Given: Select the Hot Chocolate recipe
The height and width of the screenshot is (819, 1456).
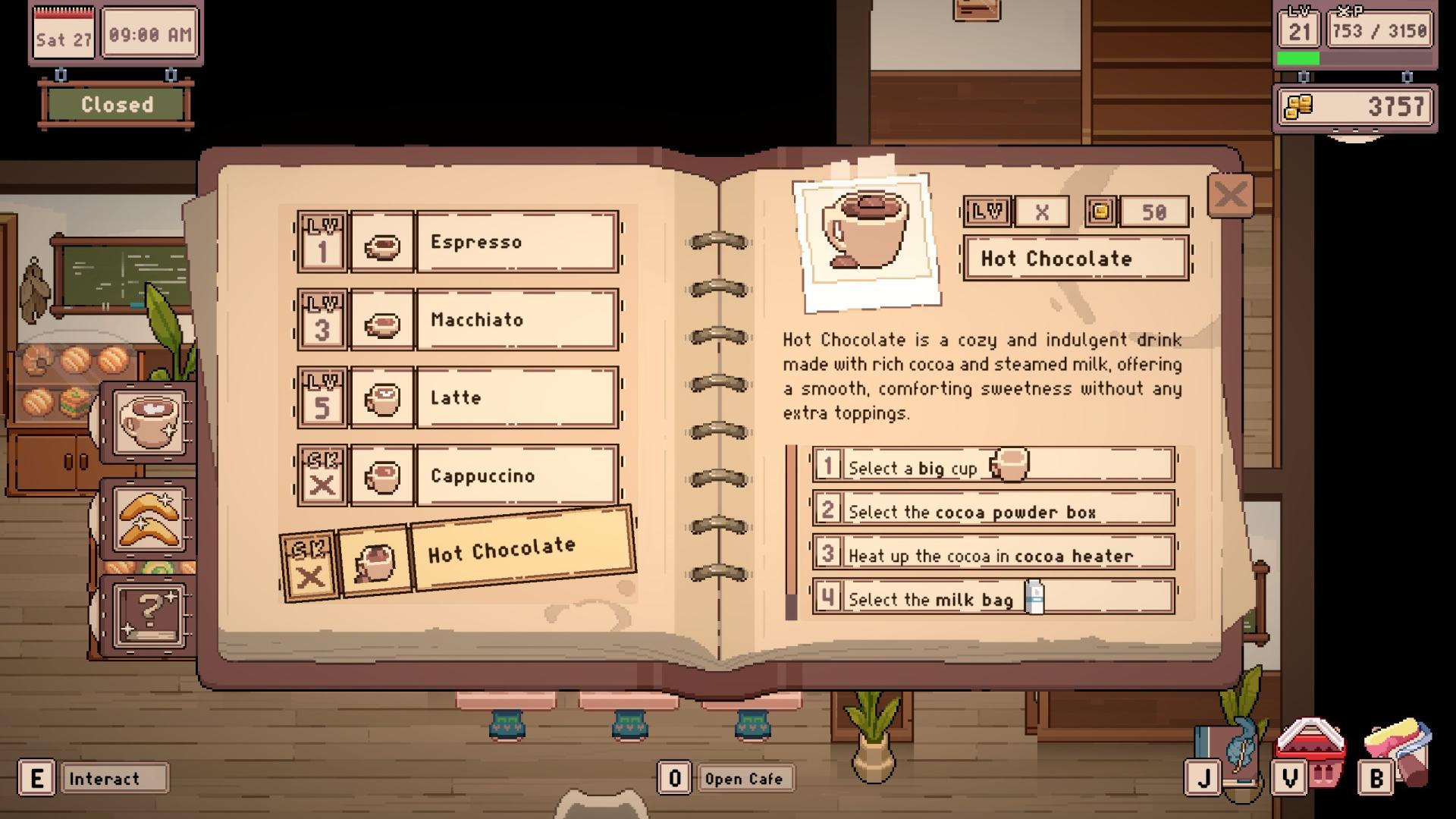Looking at the screenshot, I should coord(520,549).
